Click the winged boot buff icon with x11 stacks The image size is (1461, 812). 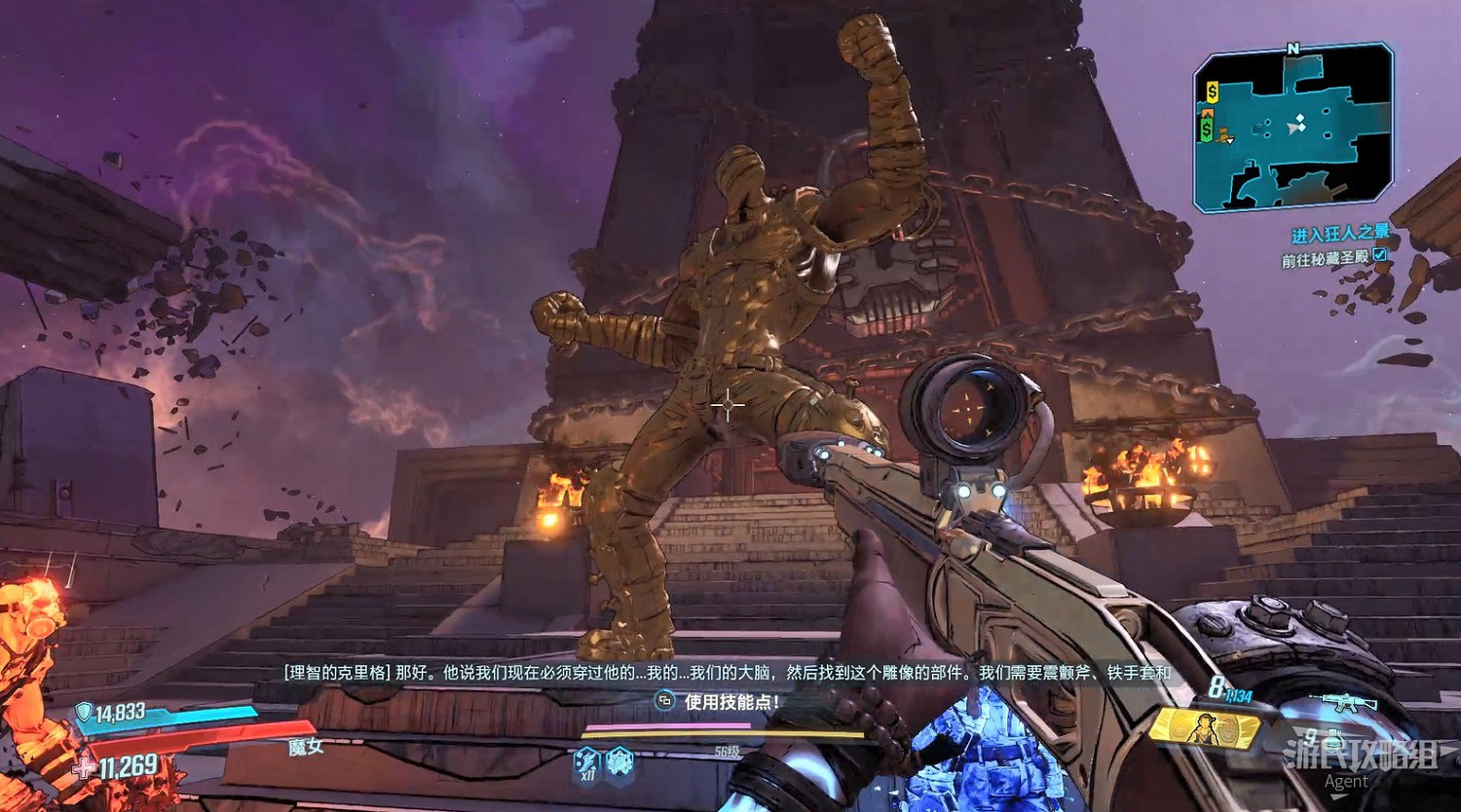point(586,761)
